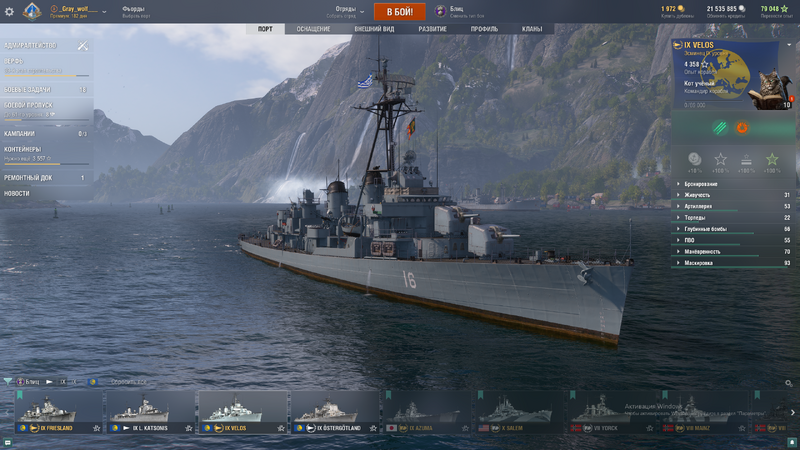Open the ВНЕШНИЙ ВИД tab
Screen dimensions: 800x450
[x=374, y=29]
